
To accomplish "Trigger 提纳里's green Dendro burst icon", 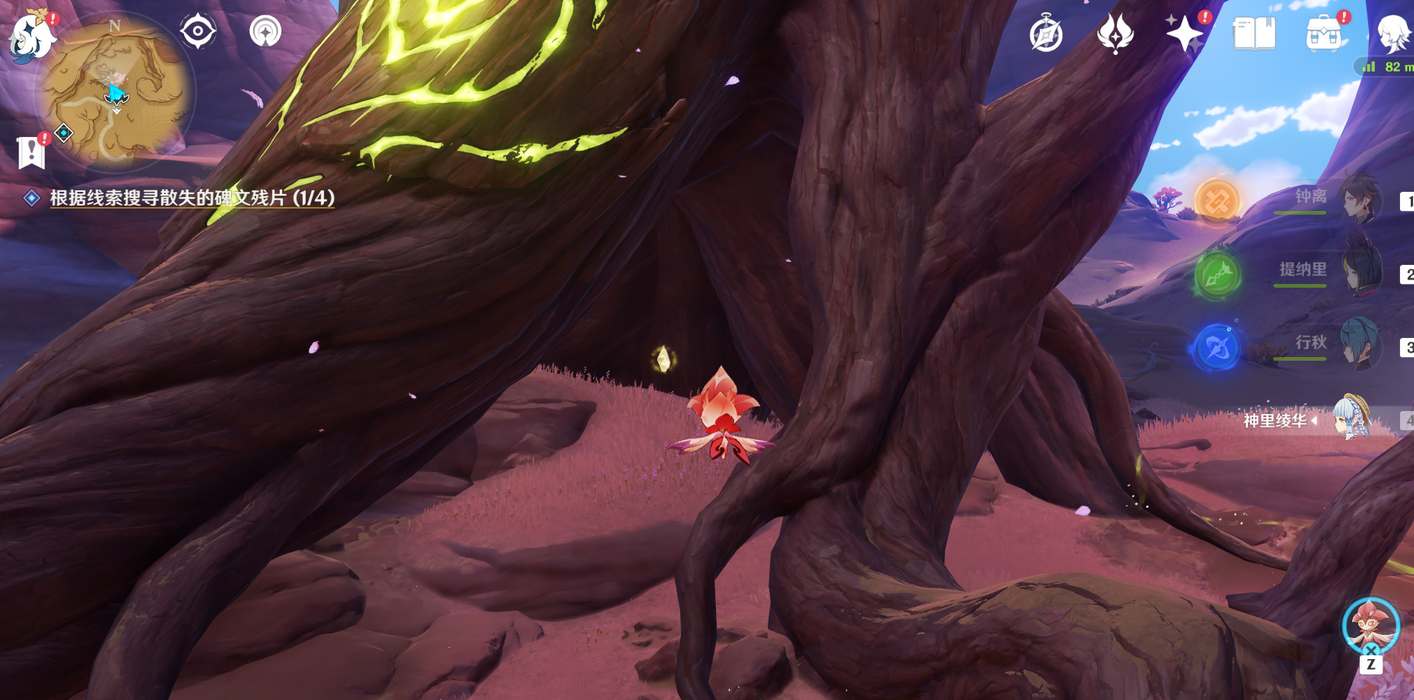I will tap(1217, 274).
